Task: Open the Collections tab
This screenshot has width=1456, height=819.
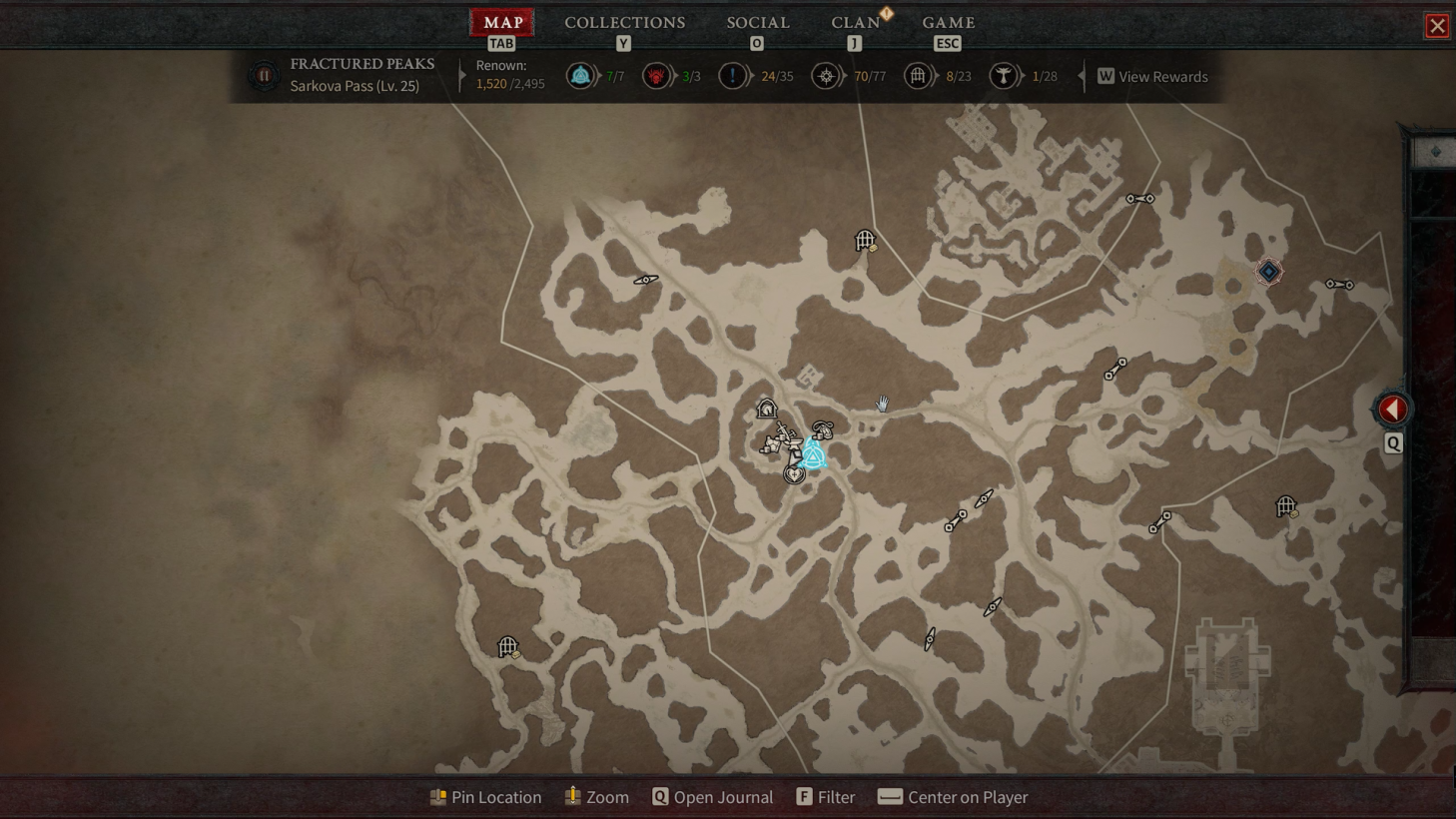Action: pyautogui.click(x=624, y=22)
